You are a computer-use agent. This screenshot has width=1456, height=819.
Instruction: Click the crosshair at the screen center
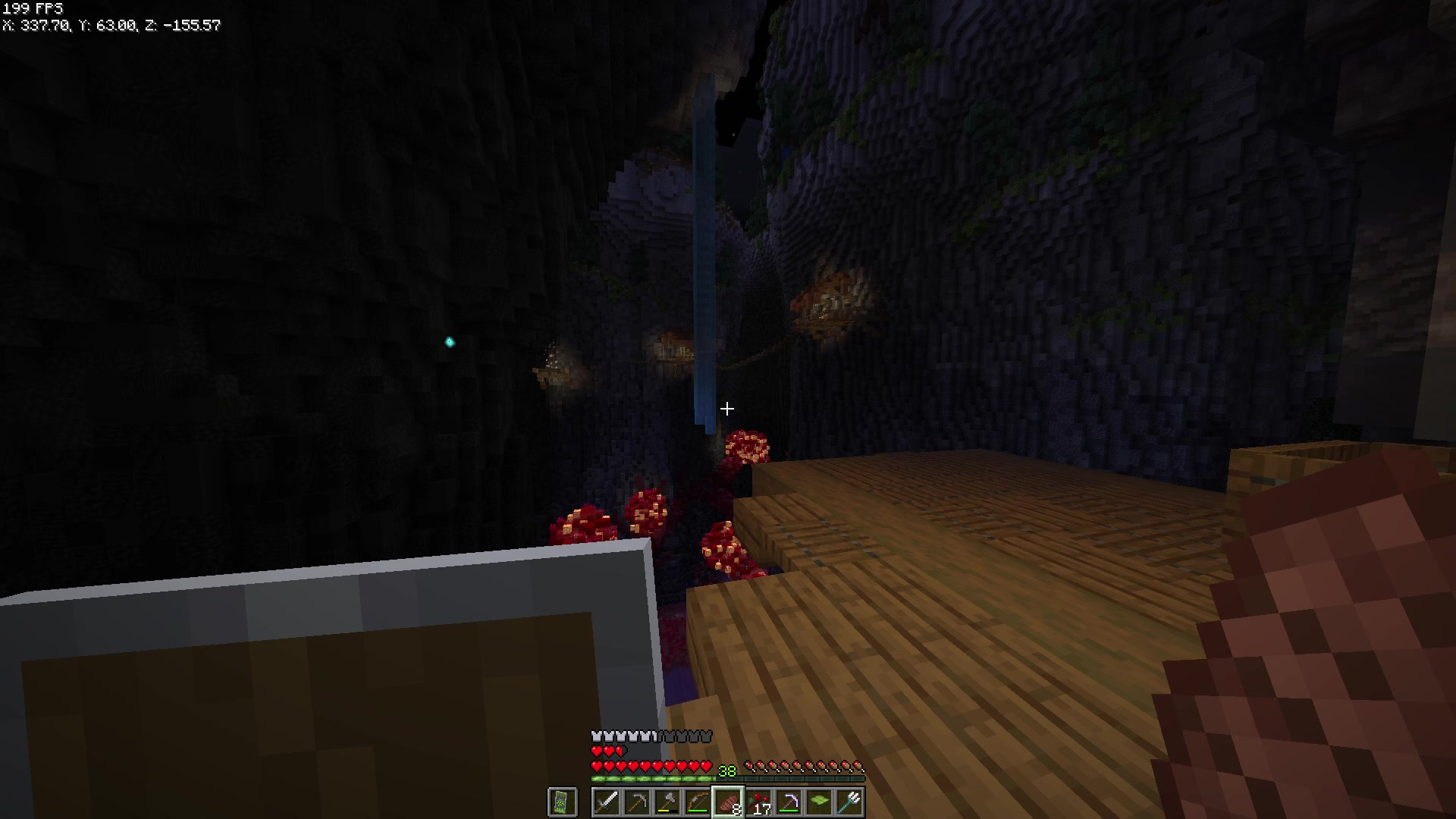(x=728, y=409)
